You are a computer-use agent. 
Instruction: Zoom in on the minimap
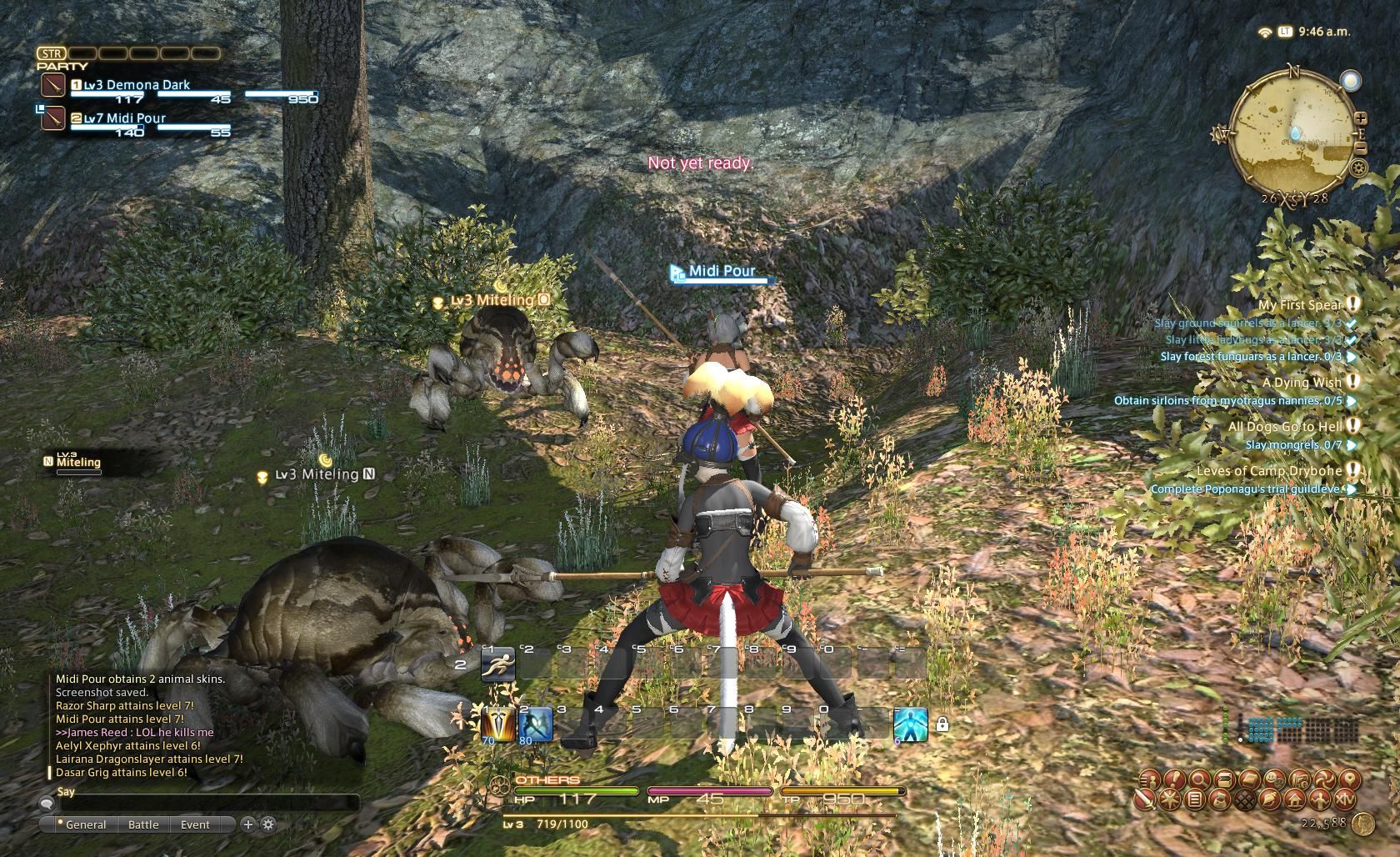[x=1360, y=119]
